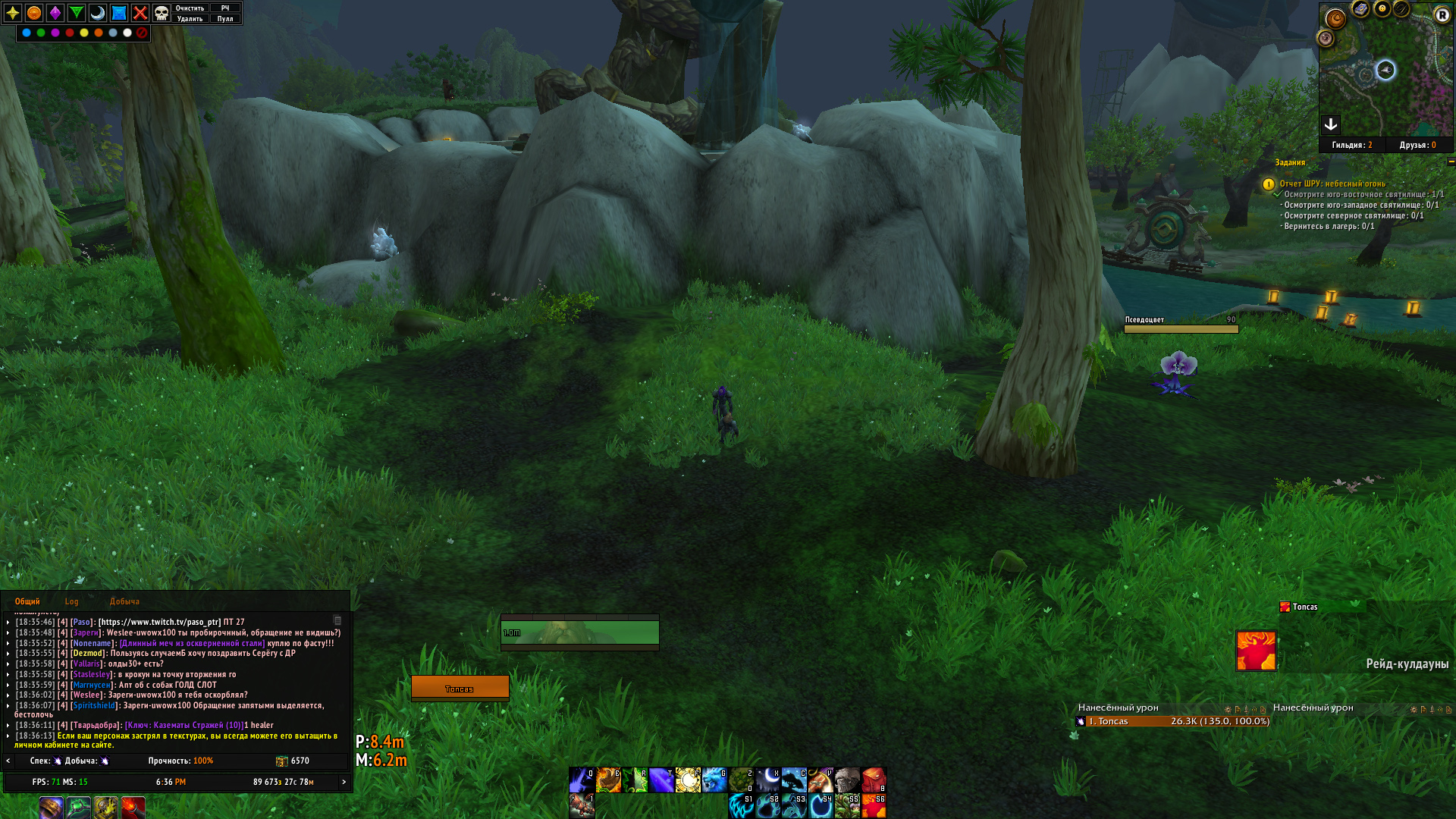Expand the arrow at the info bar's right end
Viewport: 1456px width, 819px height.
pyautogui.click(x=344, y=782)
